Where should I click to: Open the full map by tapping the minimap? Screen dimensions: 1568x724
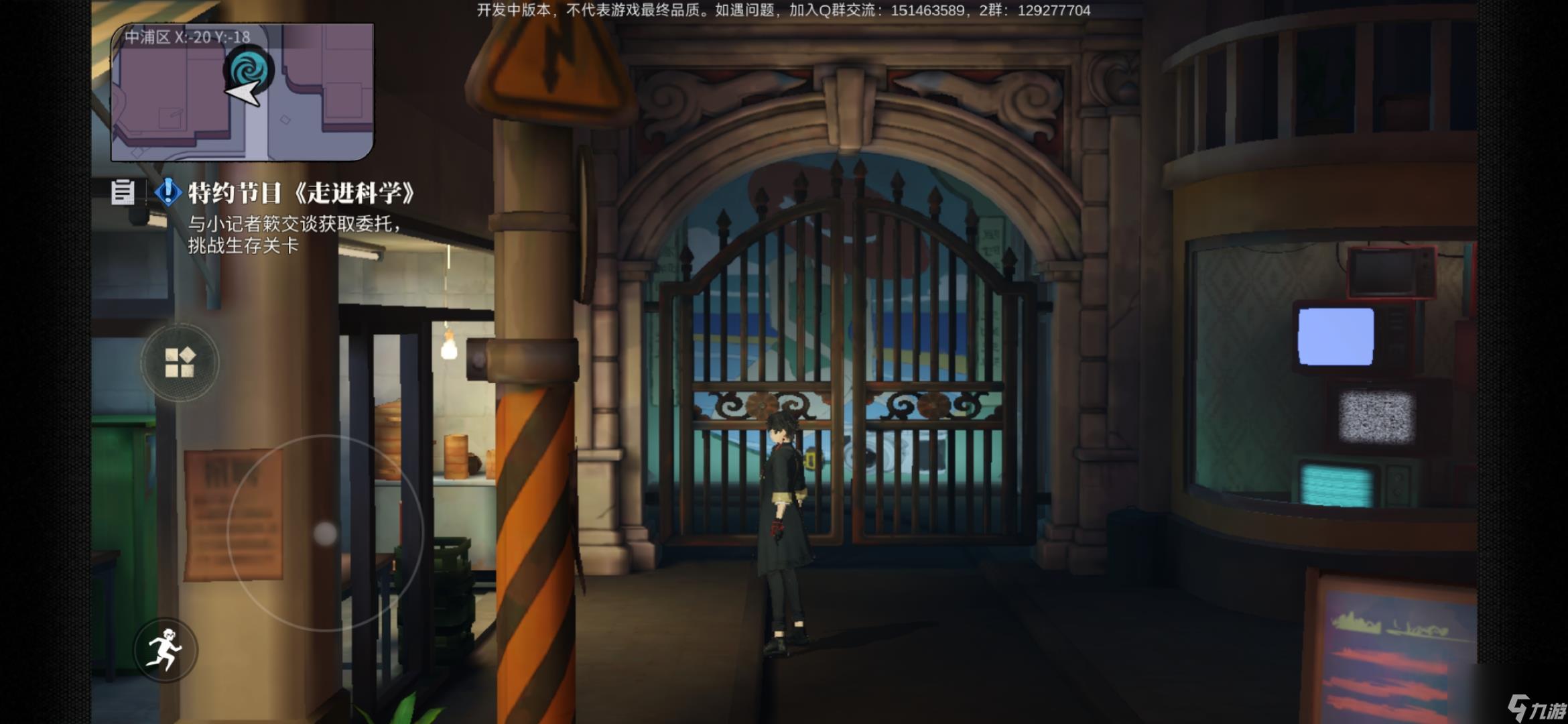click(246, 94)
